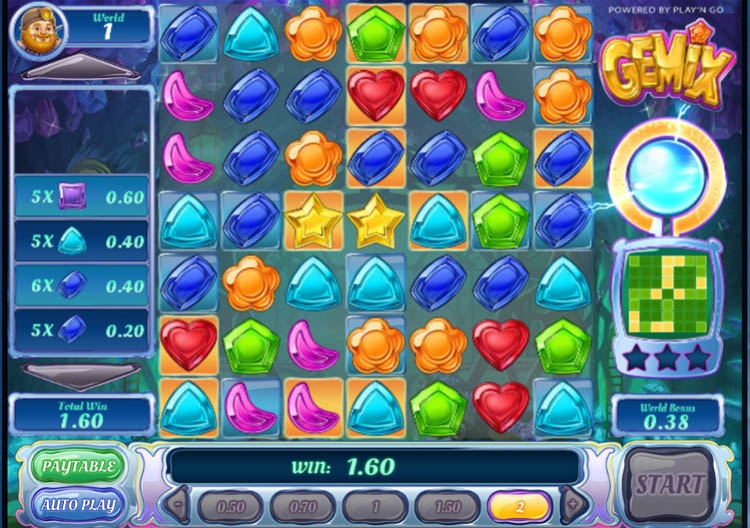The width and height of the screenshot is (750, 528).
Task: Pick the 1.50 bet option
Action: click(447, 506)
